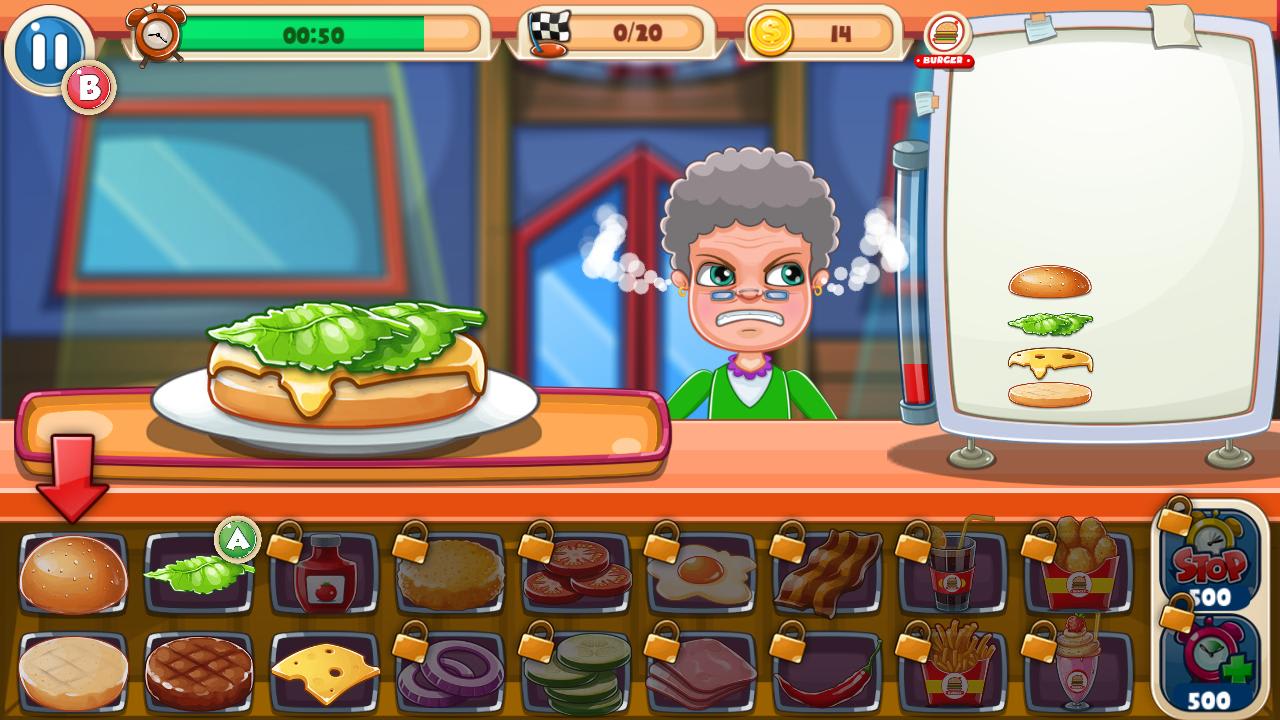Select the bottom bun ingredient
The image size is (1280, 720).
[72, 670]
